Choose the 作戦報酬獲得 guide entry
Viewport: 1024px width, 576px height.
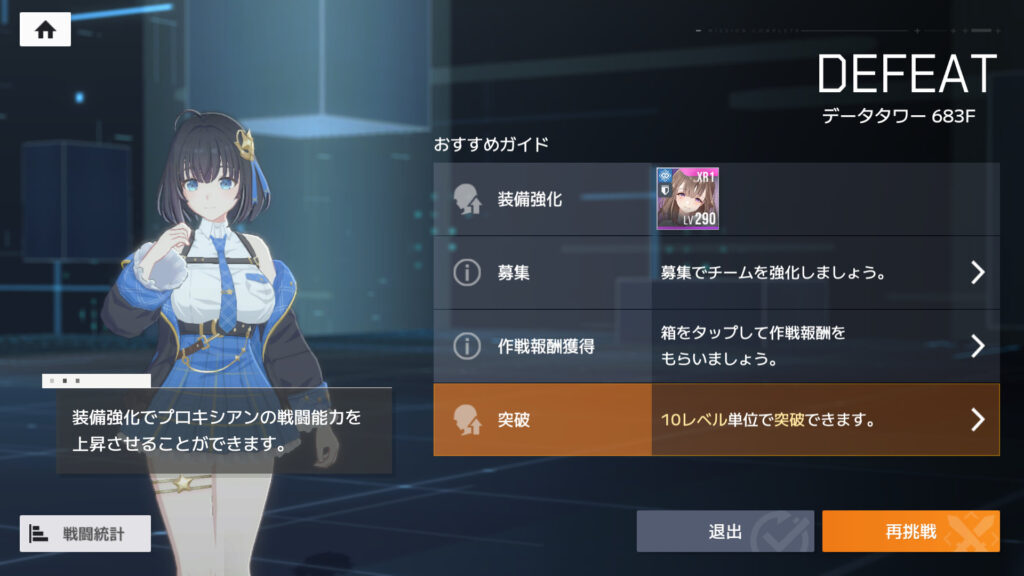[x=716, y=346]
